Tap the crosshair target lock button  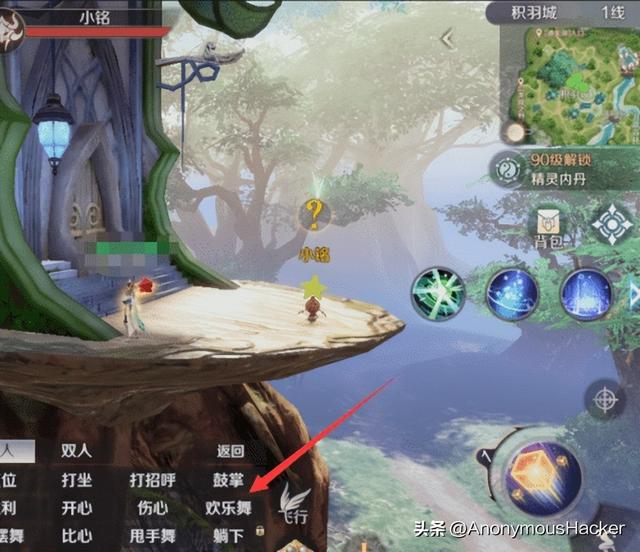[604, 400]
